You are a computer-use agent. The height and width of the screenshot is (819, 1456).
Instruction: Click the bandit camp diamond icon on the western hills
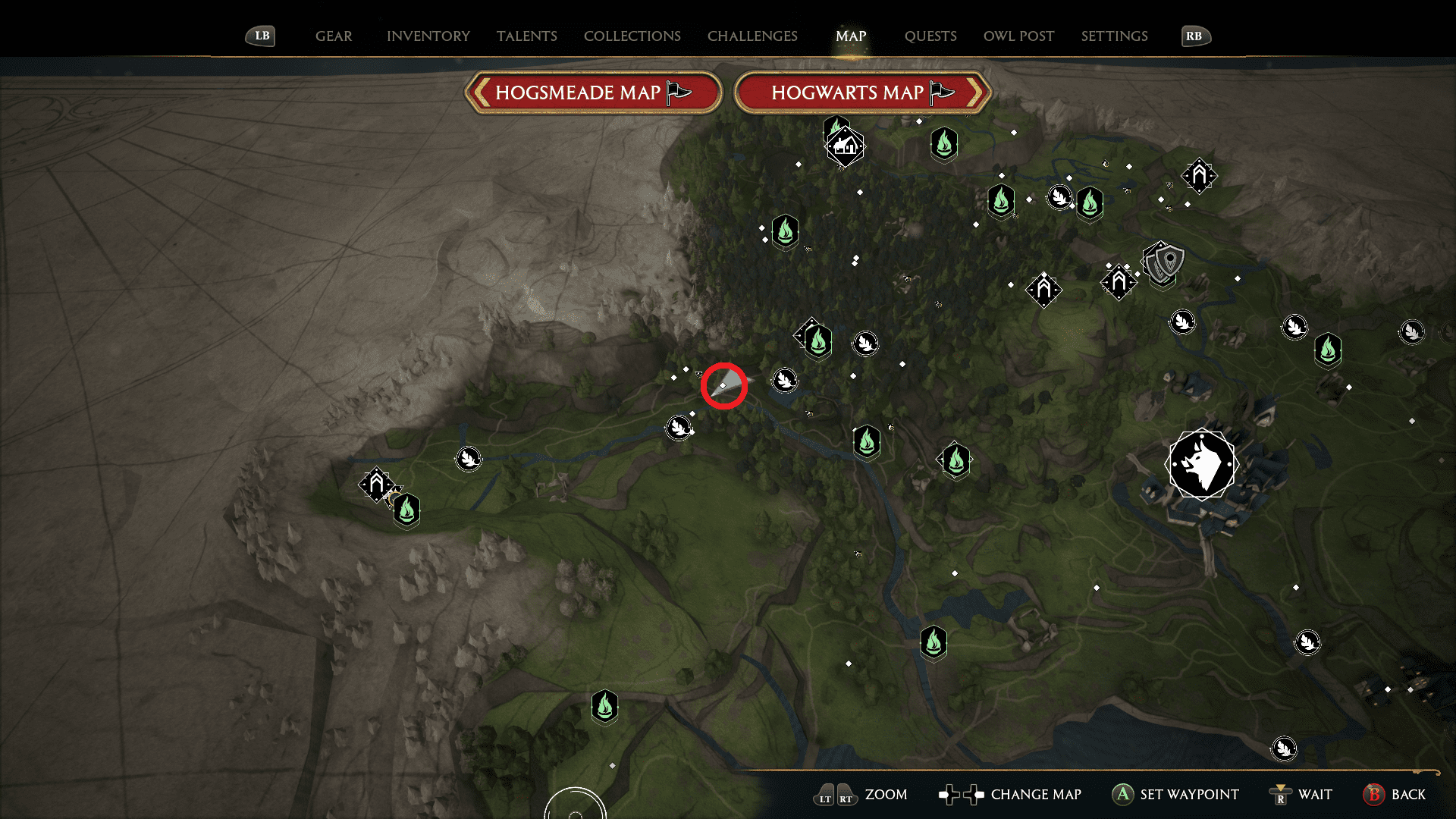pos(375,483)
